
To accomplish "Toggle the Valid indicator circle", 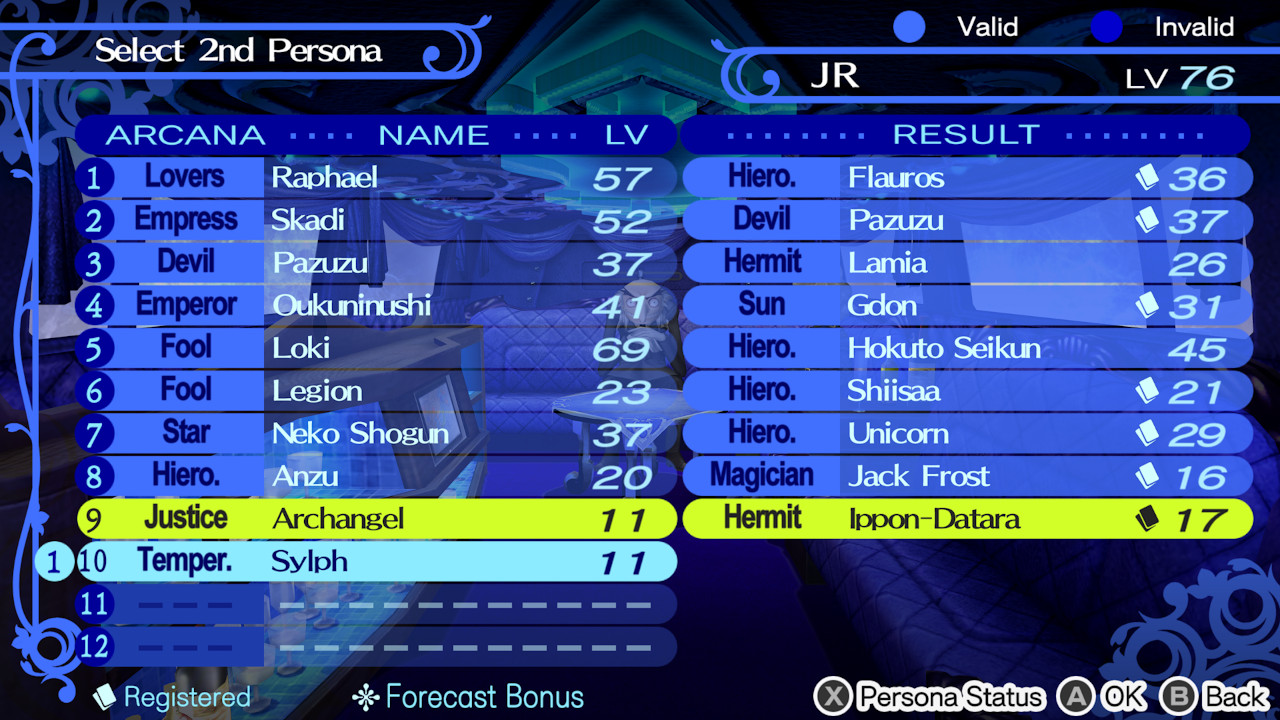I will [910, 27].
